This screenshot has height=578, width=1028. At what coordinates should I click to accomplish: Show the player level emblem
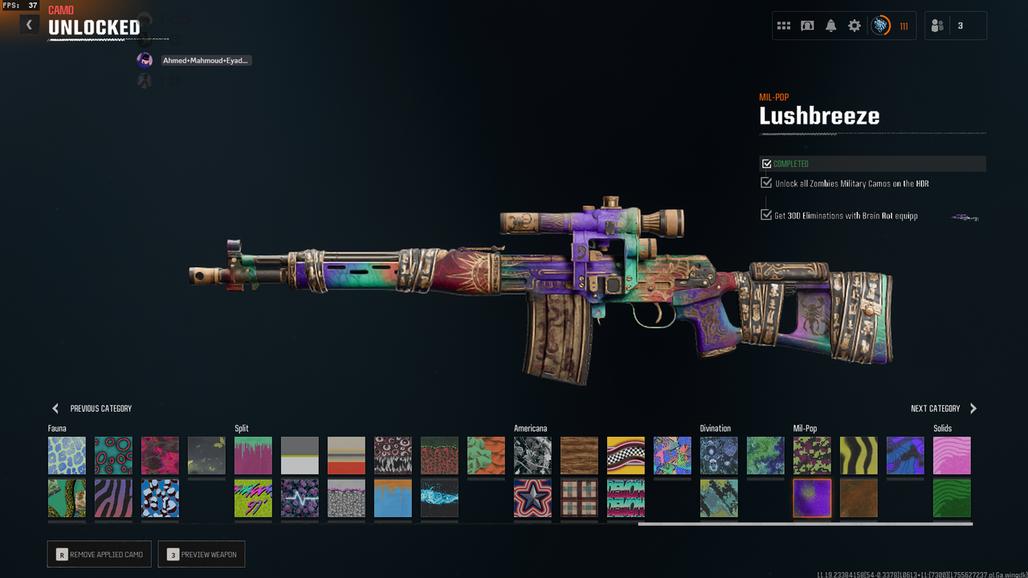pyautogui.click(x=881, y=26)
